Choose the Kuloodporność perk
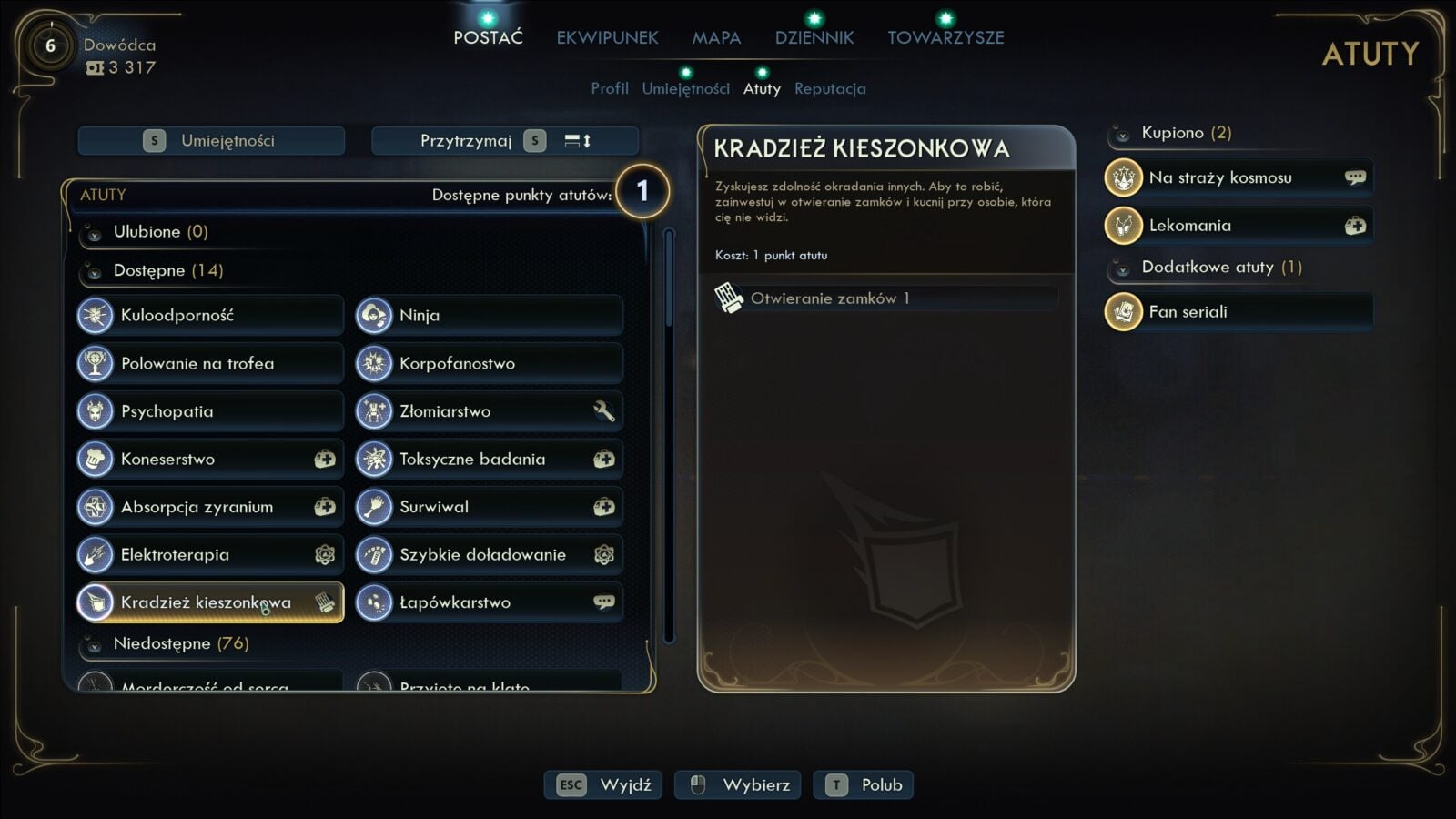 coord(210,315)
